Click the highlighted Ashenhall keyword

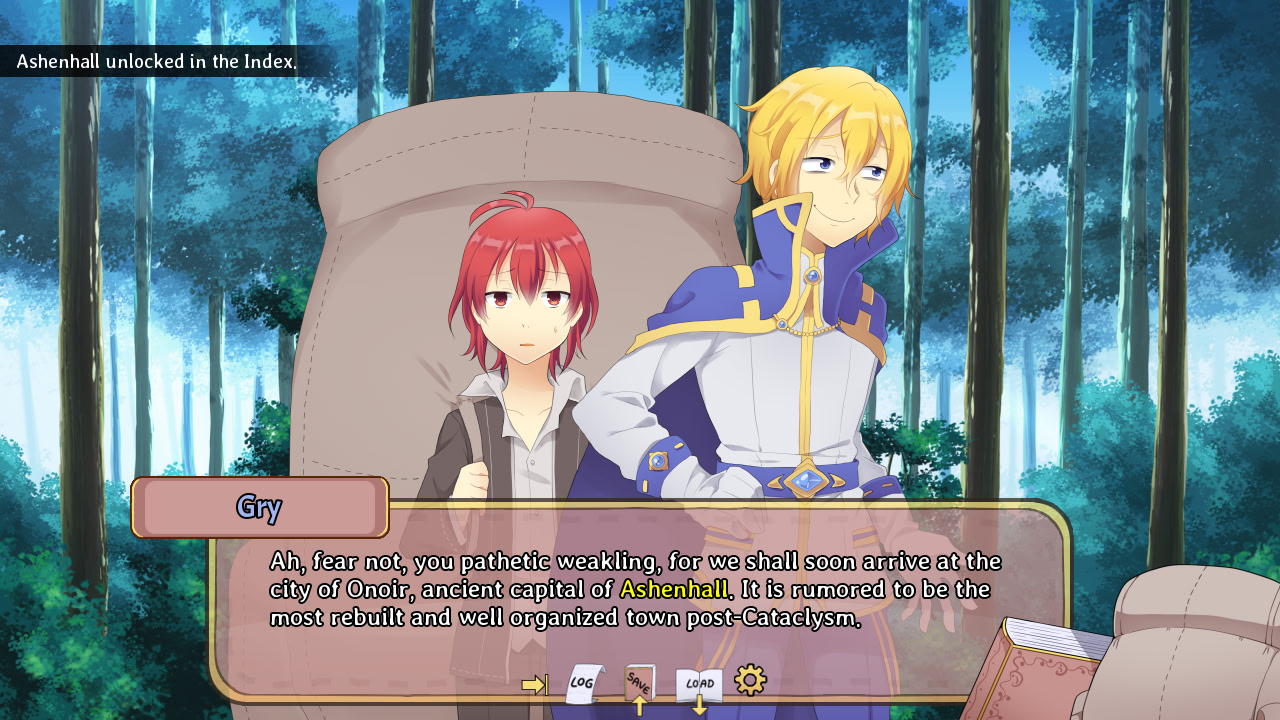click(x=674, y=589)
